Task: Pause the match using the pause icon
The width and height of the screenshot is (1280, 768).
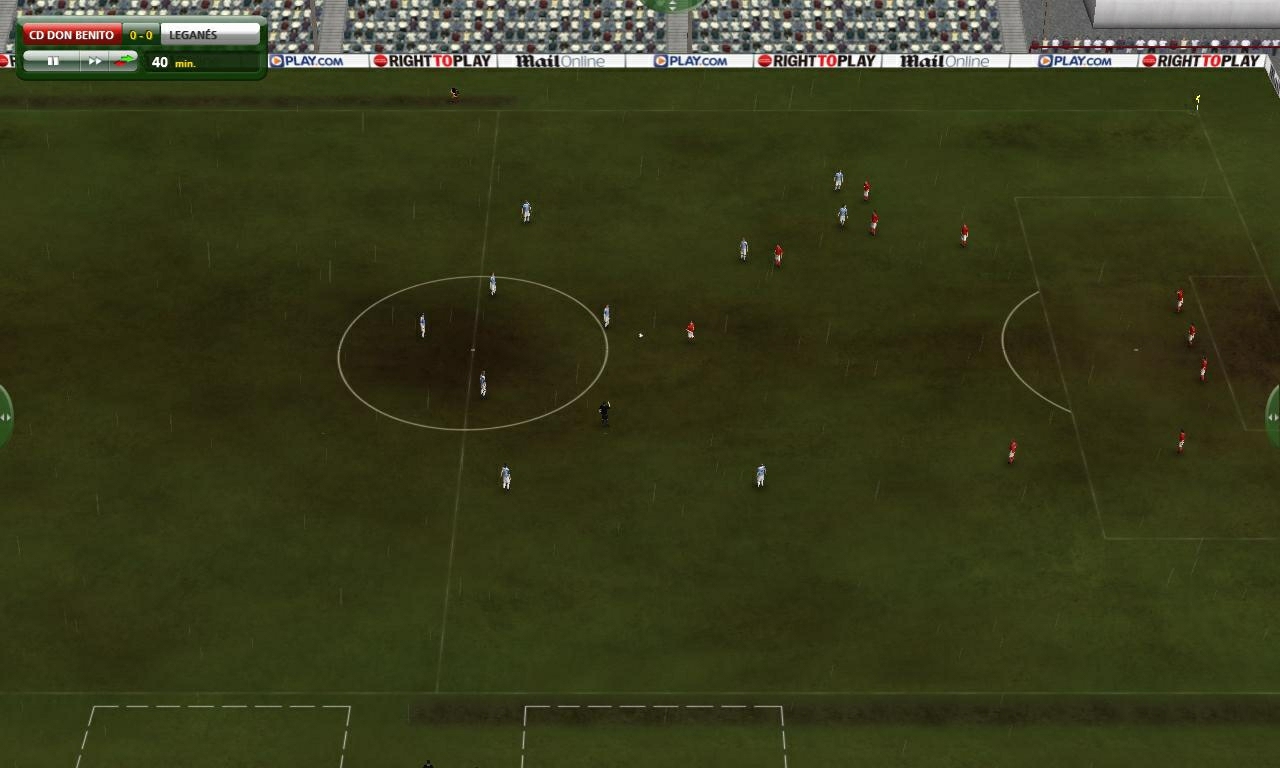Action: click(x=55, y=61)
